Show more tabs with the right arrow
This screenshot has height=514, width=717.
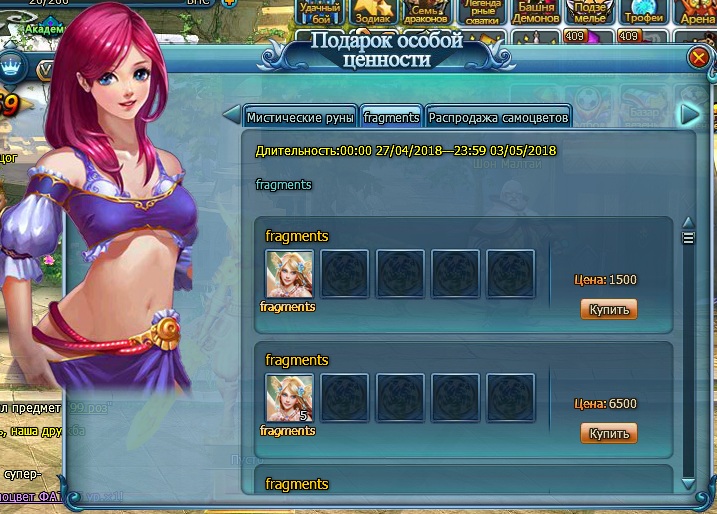click(x=689, y=114)
